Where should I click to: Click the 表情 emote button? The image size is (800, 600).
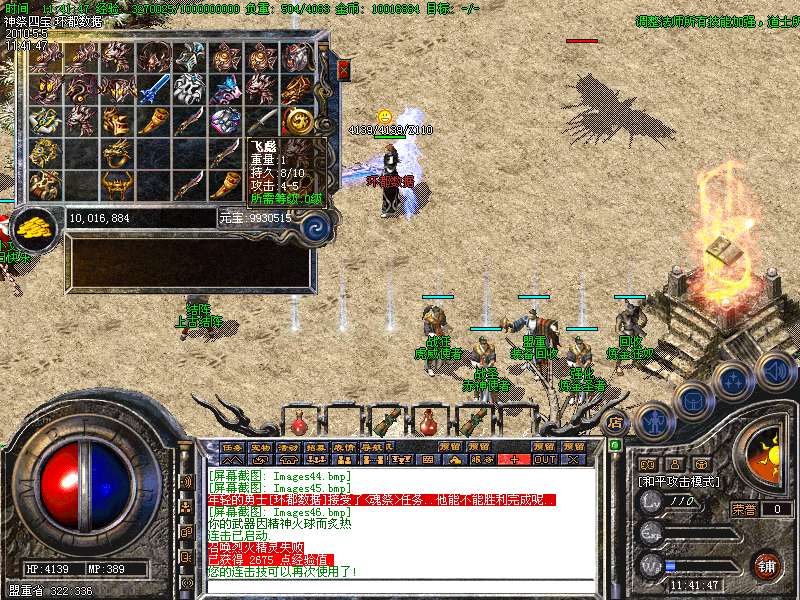coord(344,447)
